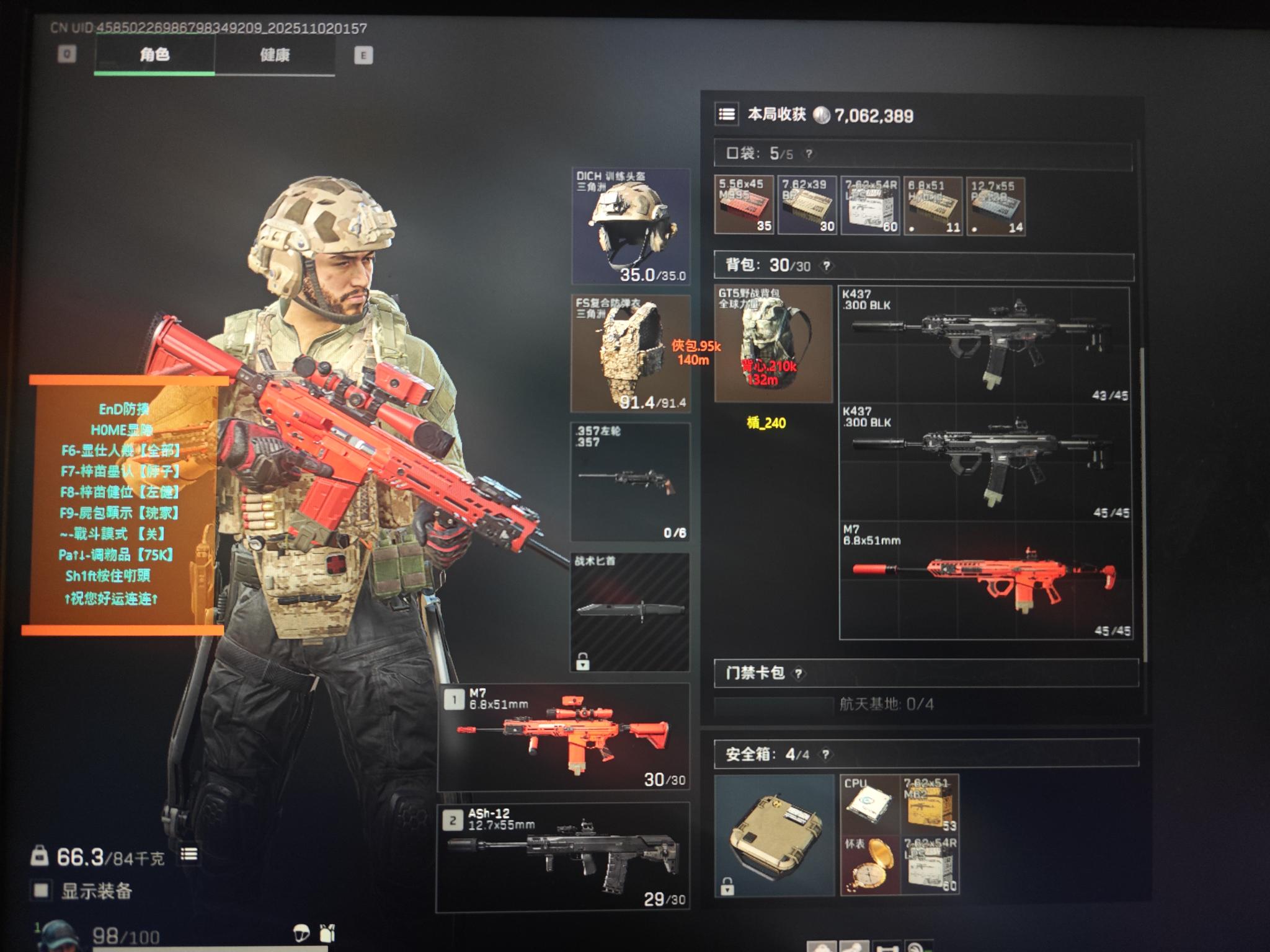Select the DICH training helmet slot
Screen dimensions: 1270x952
[630, 226]
